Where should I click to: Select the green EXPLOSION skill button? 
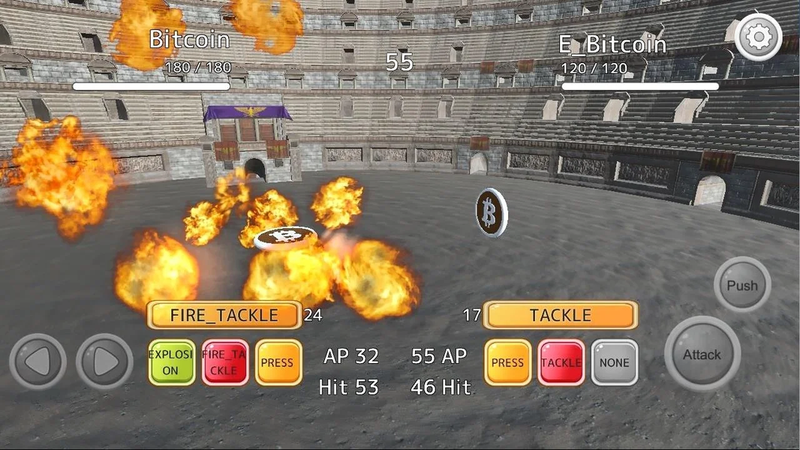click(x=171, y=362)
